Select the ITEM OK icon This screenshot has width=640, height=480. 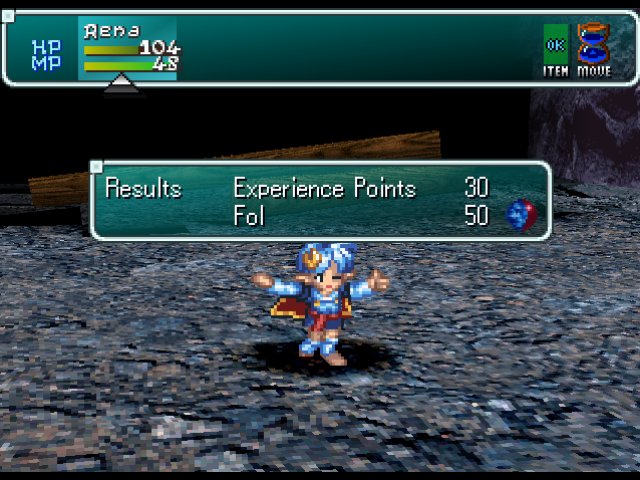[555, 46]
